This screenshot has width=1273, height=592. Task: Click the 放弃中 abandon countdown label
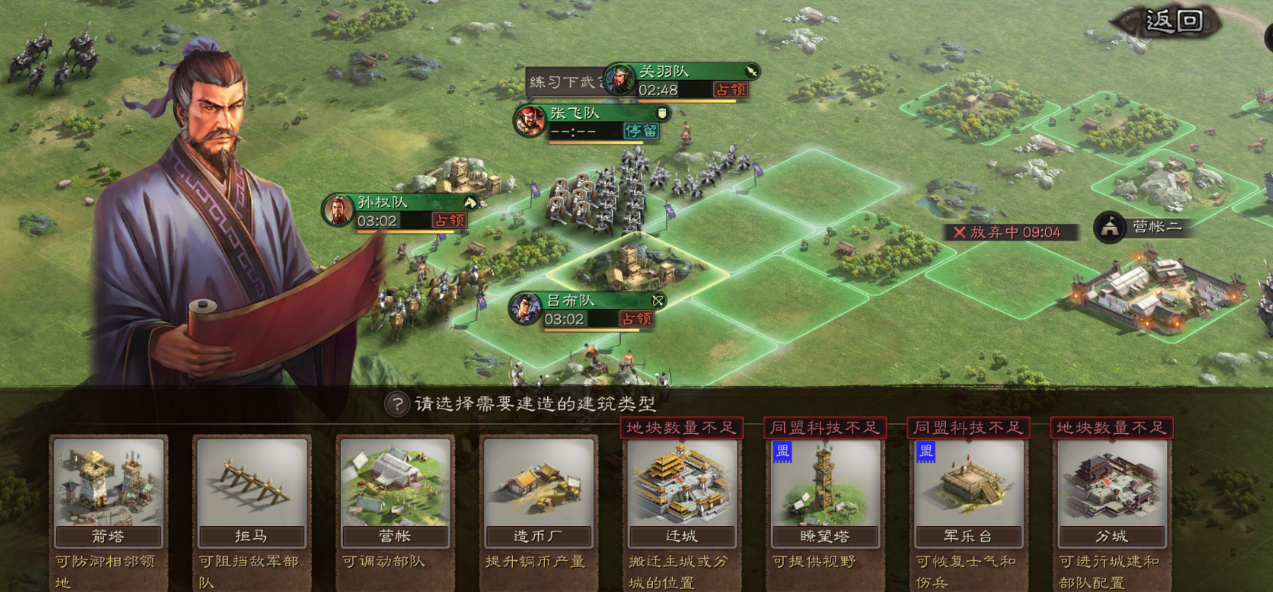coord(1013,232)
